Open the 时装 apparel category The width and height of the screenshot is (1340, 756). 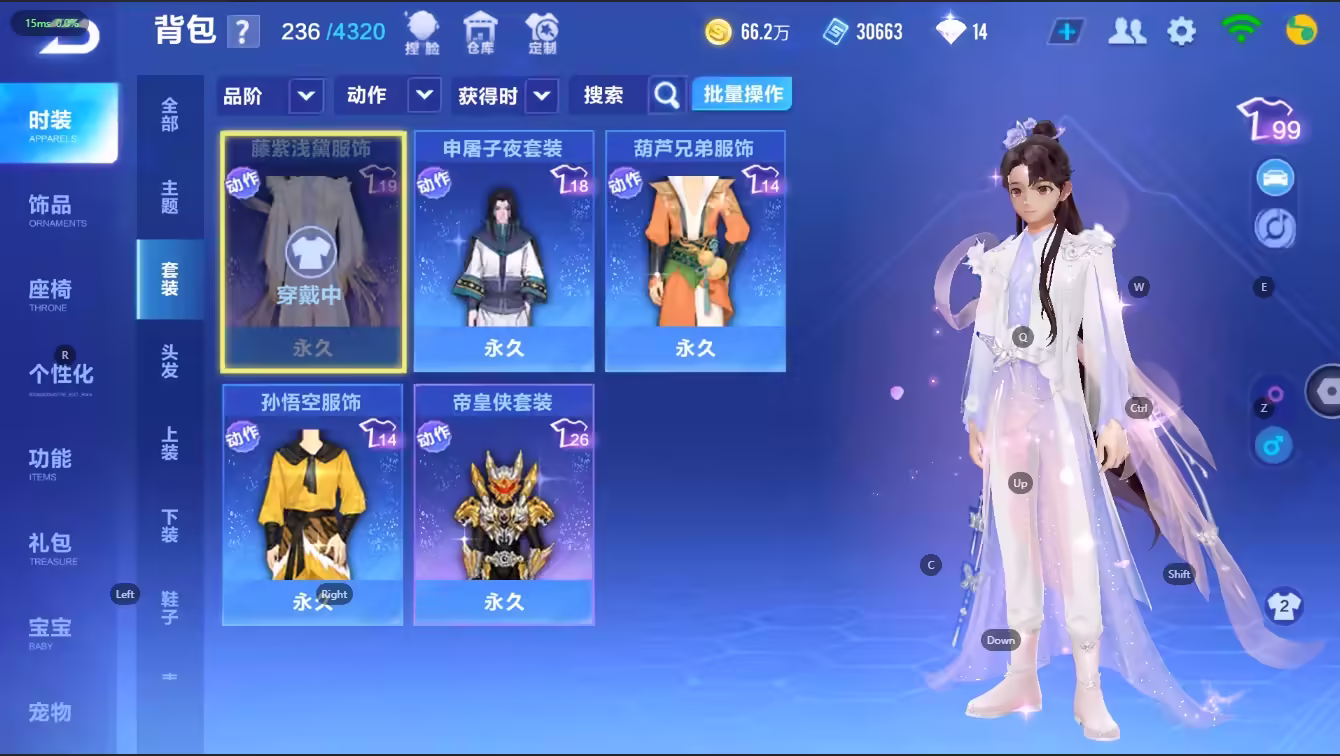(58, 123)
